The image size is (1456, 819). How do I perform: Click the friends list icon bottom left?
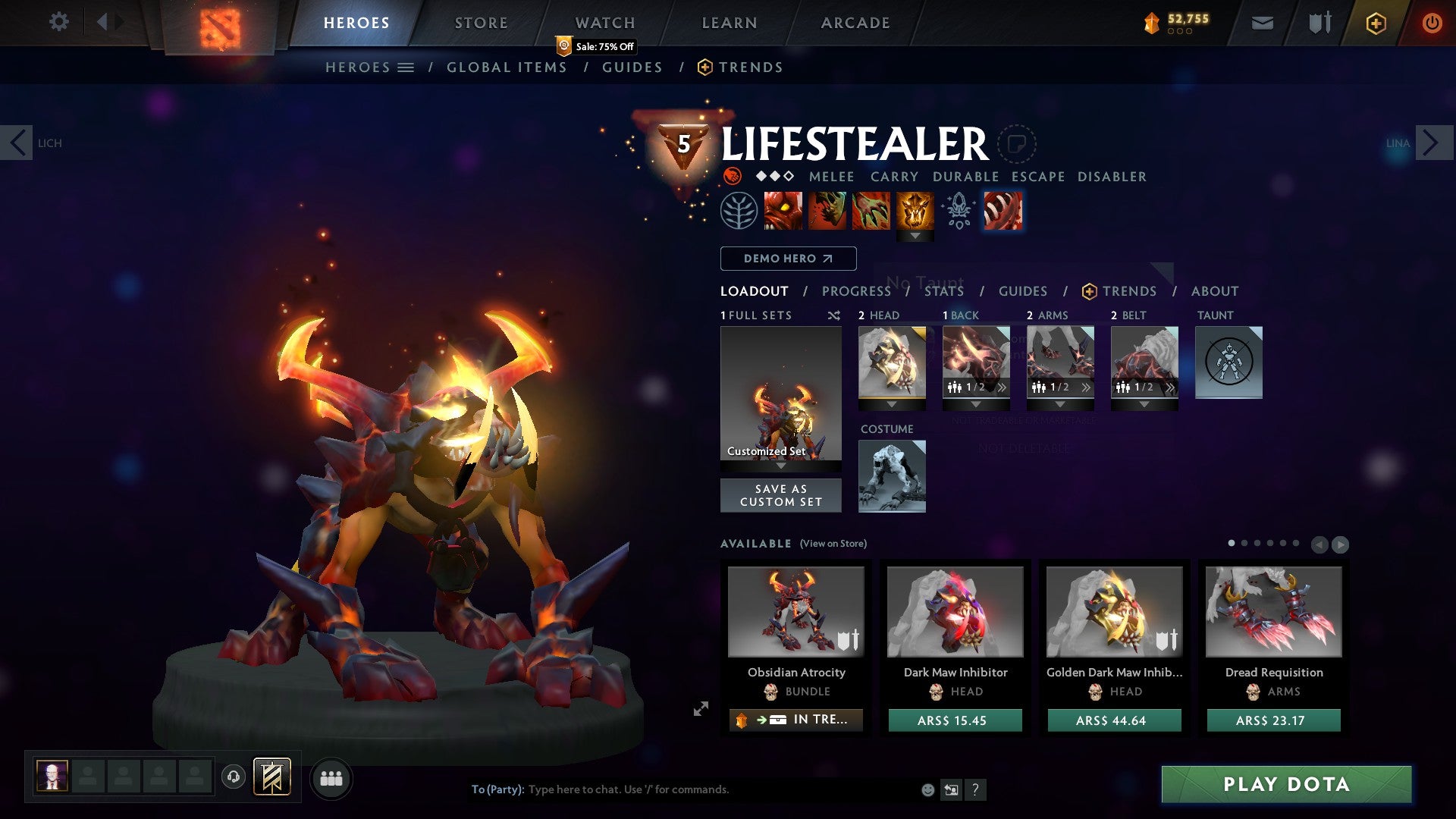pyautogui.click(x=331, y=778)
